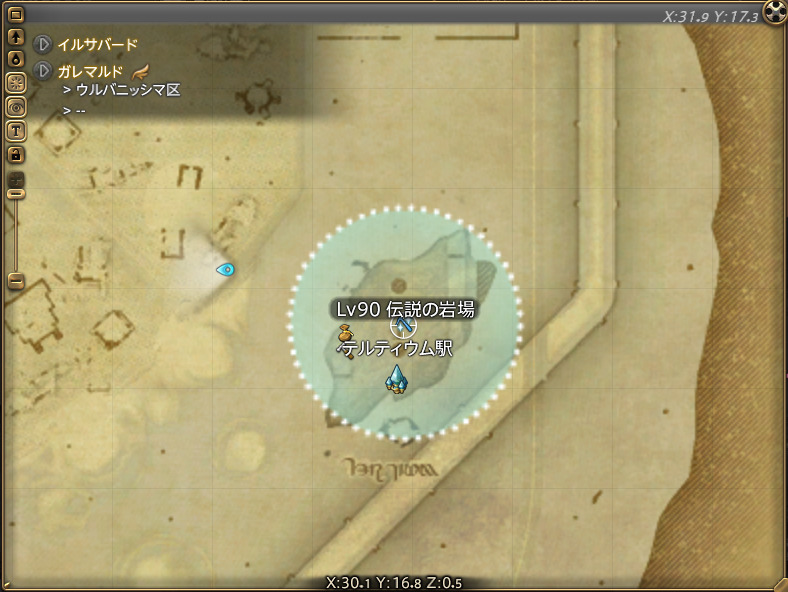Image resolution: width=788 pixels, height=592 pixels.
Task: Click the eye toolbar button
Action: click(x=16, y=106)
